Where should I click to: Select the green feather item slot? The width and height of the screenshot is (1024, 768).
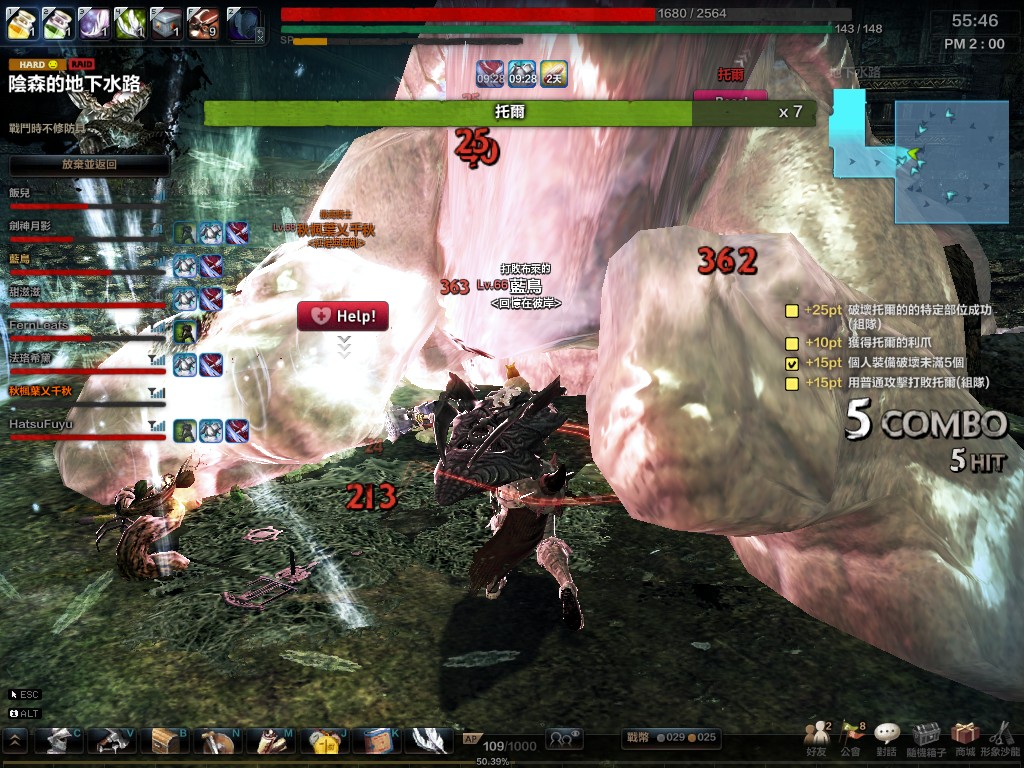click(x=130, y=22)
